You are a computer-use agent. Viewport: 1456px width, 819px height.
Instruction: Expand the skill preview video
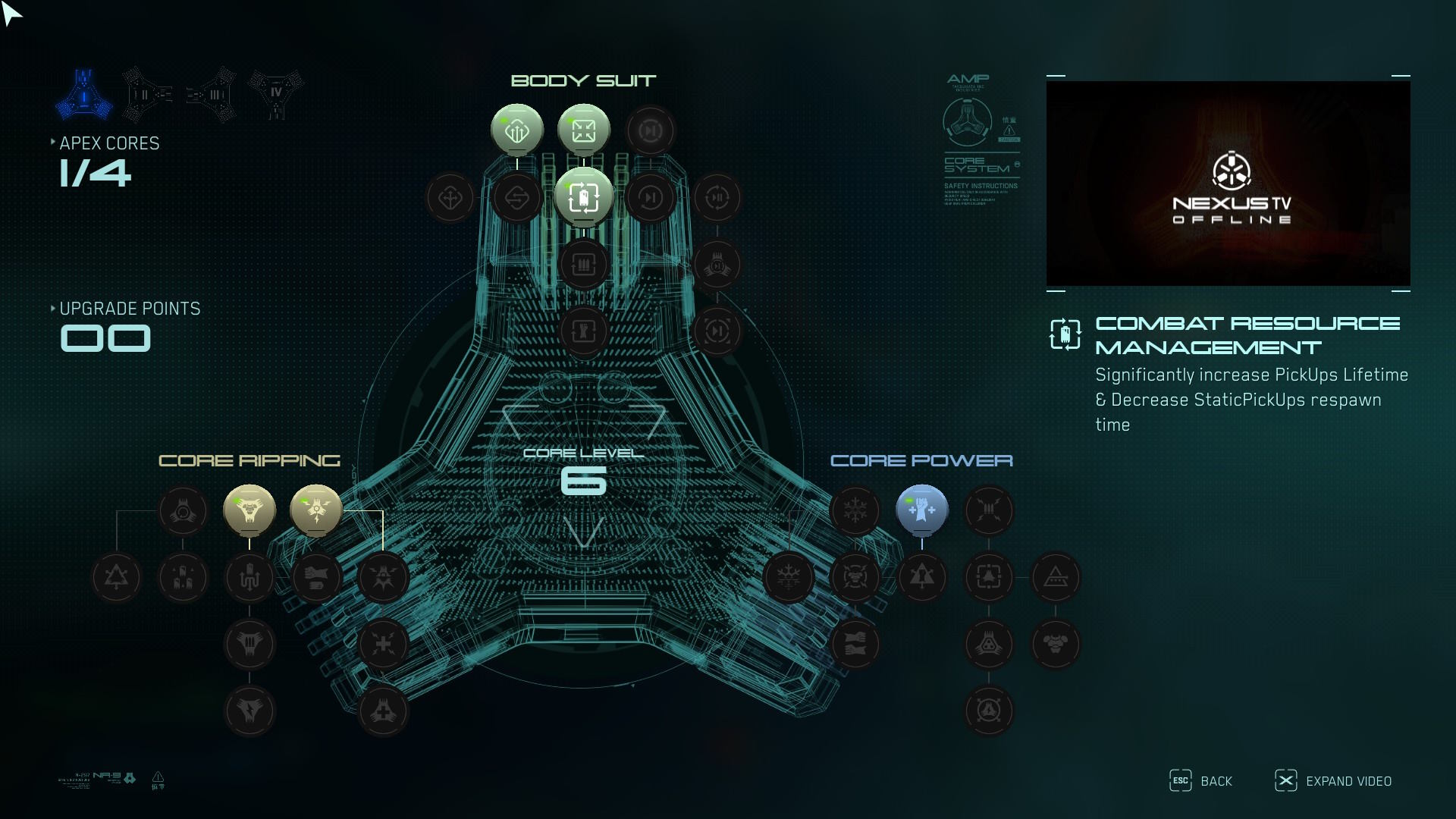point(1333,781)
